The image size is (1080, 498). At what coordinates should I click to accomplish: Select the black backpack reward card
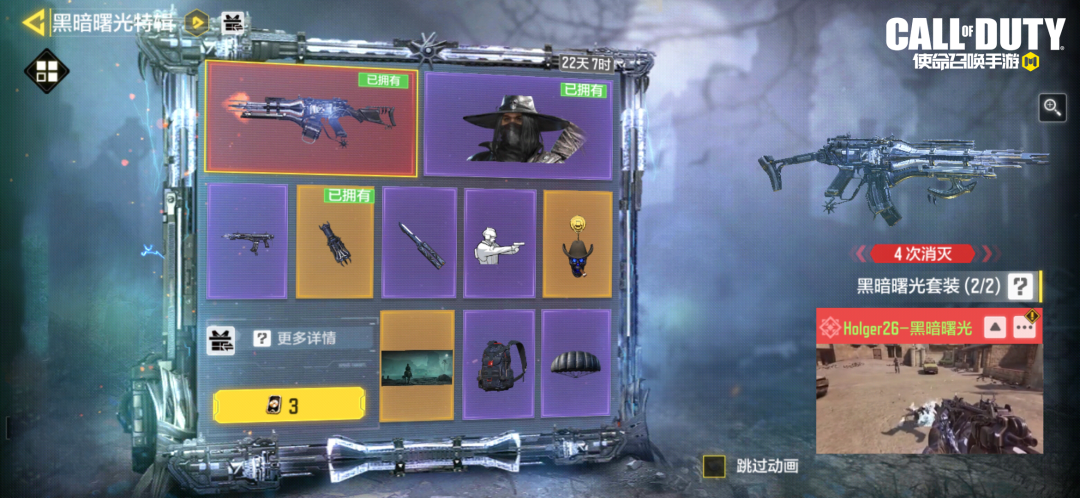coord(498,363)
